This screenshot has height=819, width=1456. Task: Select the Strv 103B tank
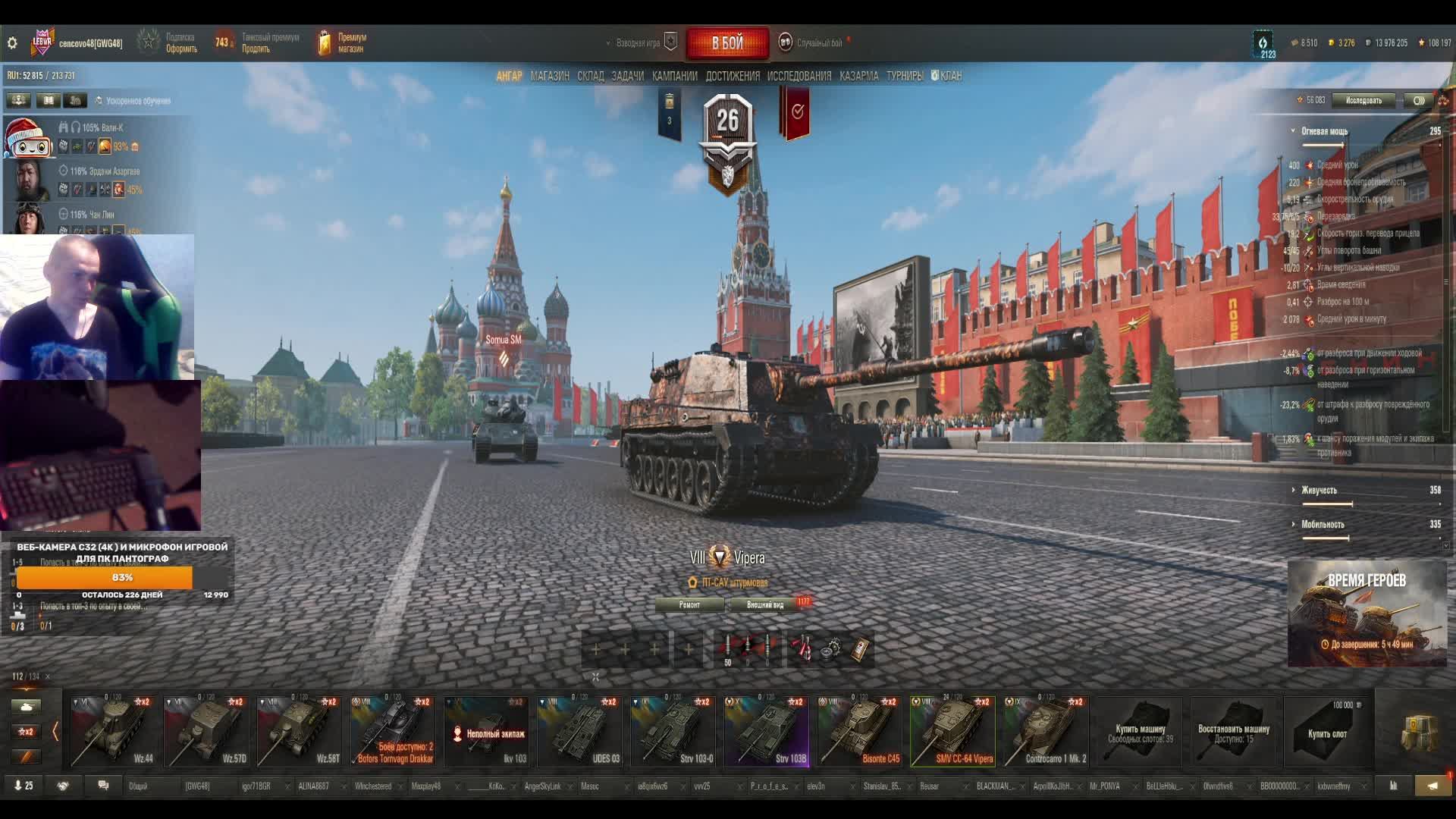(x=766, y=732)
